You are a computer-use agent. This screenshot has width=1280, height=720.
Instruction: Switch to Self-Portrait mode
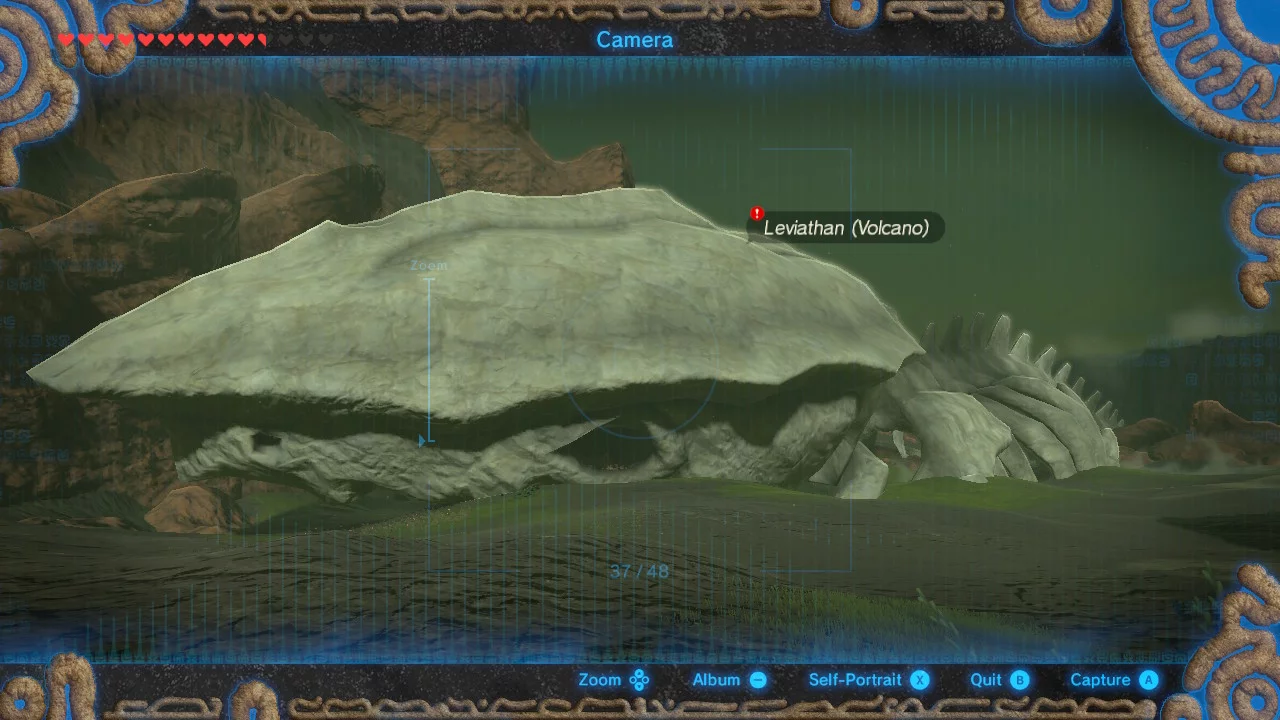click(x=868, y=680)
